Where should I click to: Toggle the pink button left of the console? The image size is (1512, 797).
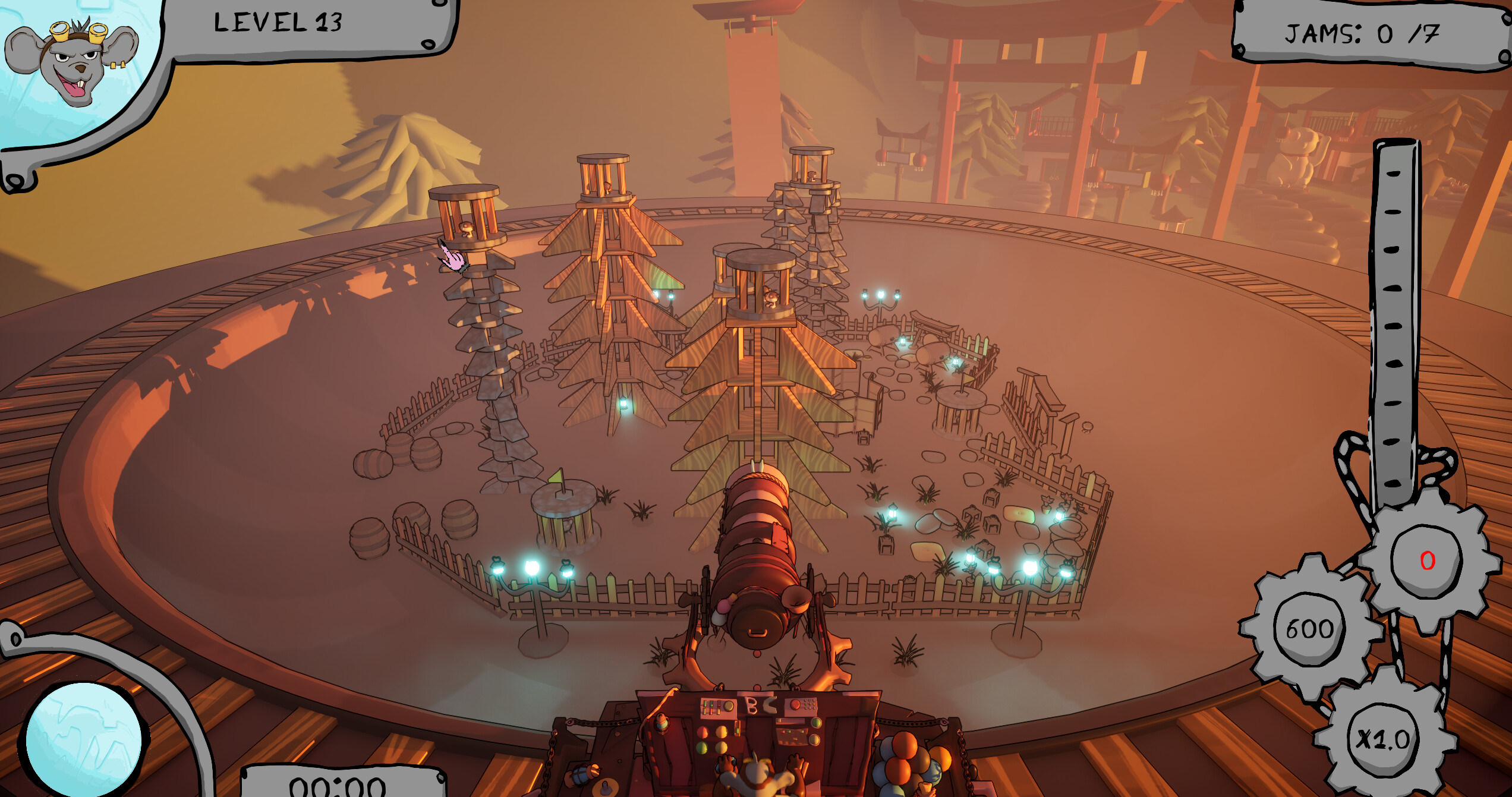(x=704, y=733)
